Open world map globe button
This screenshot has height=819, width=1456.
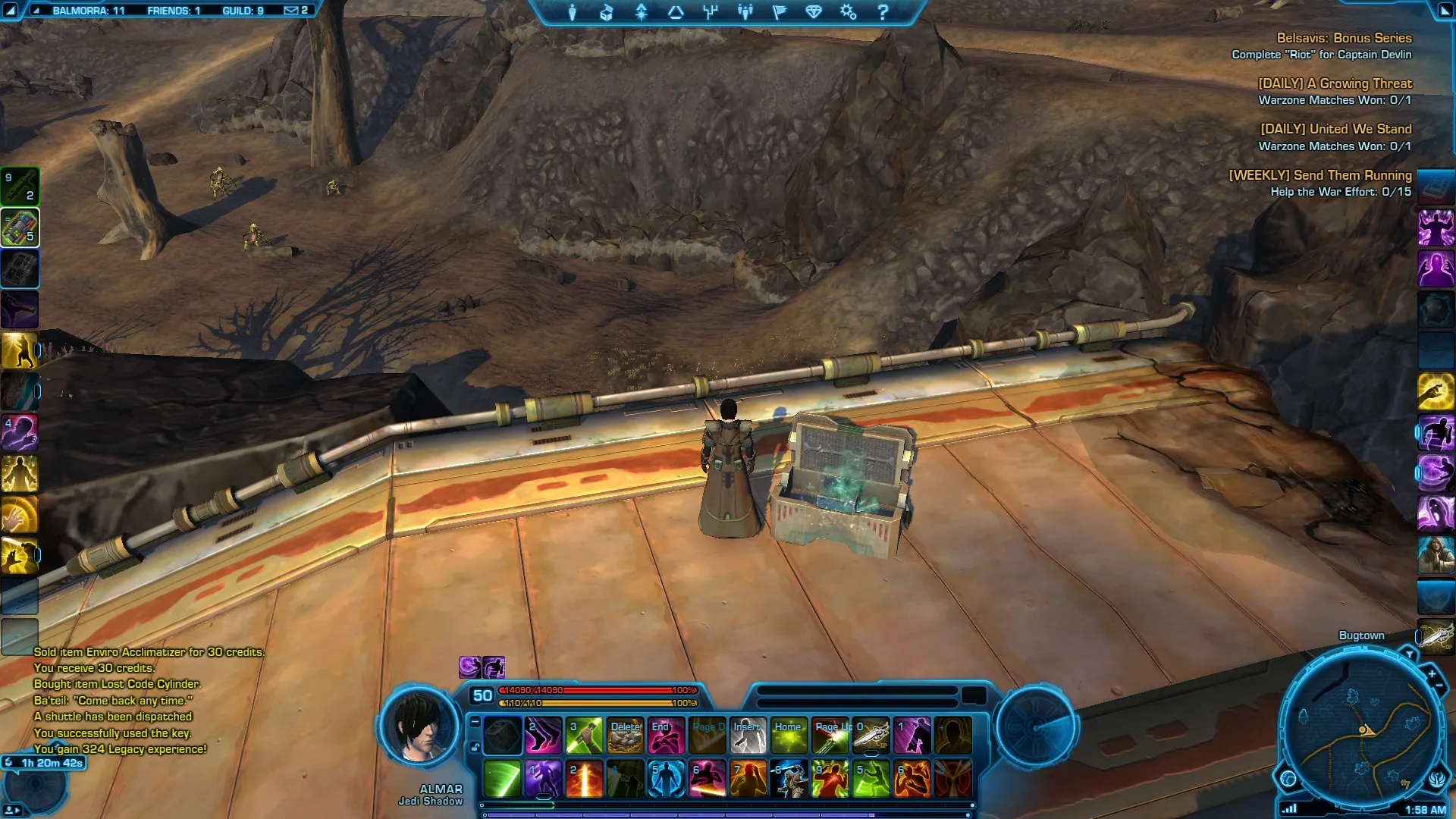[1288, 778]
